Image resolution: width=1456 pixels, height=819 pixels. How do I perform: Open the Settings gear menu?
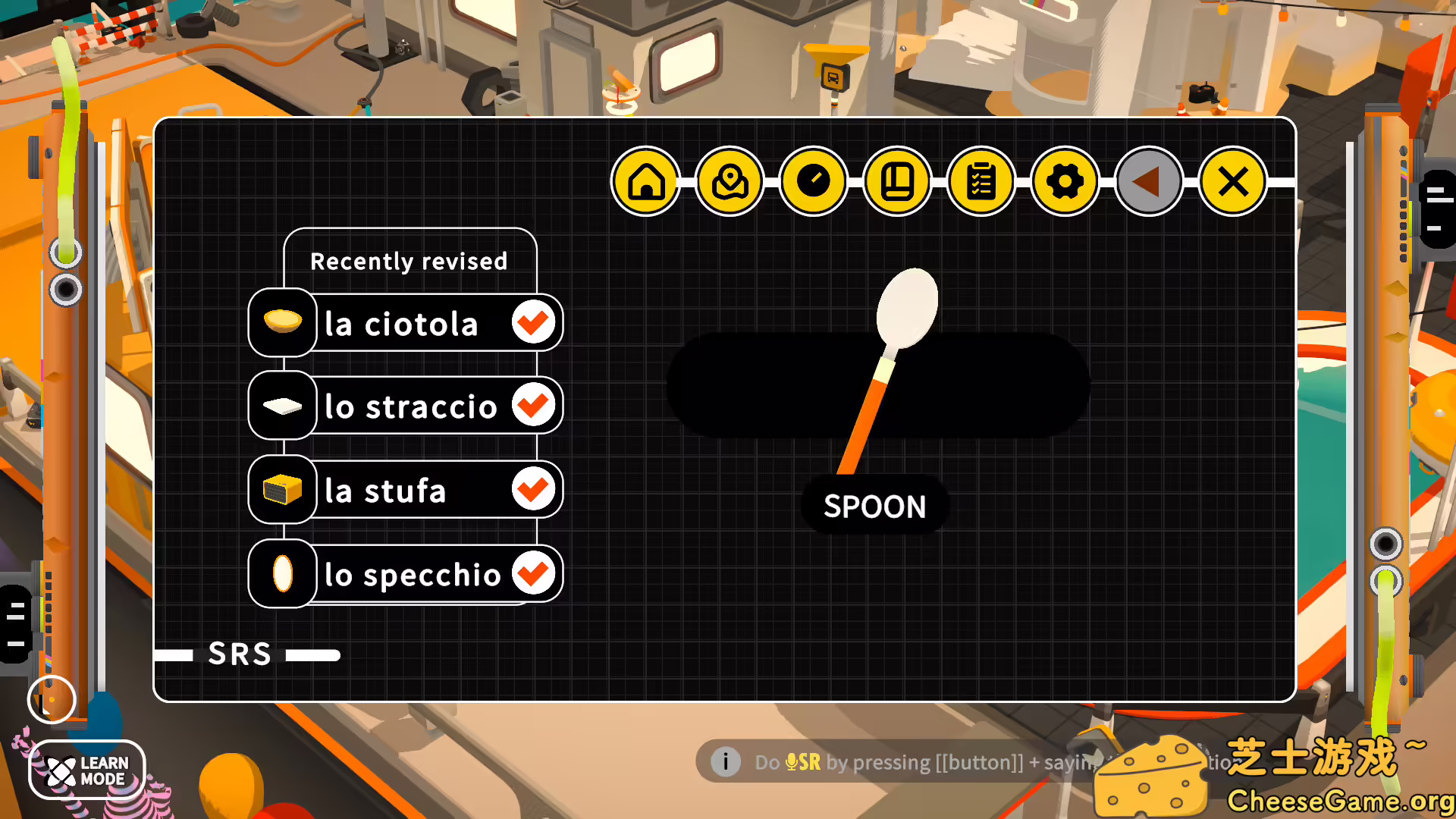click(1065, 182)
